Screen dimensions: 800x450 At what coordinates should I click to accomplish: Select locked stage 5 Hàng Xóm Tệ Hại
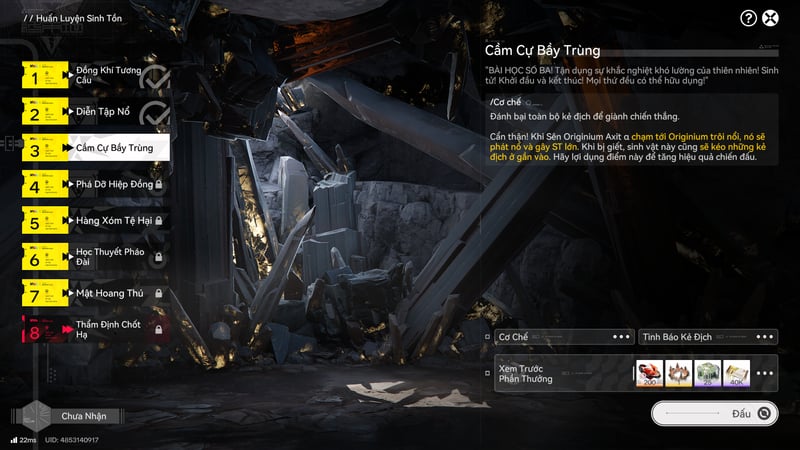95,220
